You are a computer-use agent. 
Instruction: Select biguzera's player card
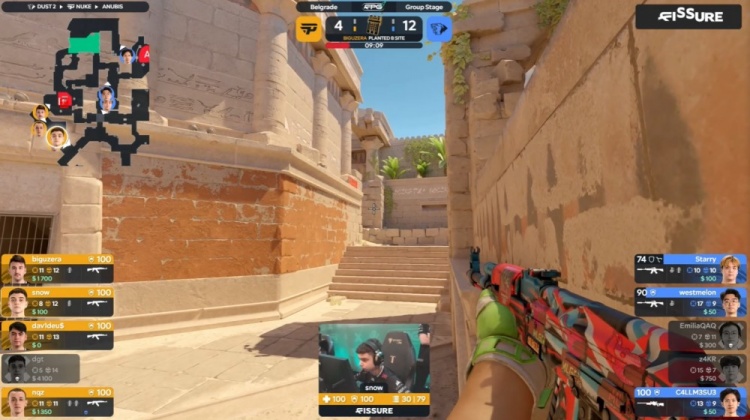click(x=57, y=268)
